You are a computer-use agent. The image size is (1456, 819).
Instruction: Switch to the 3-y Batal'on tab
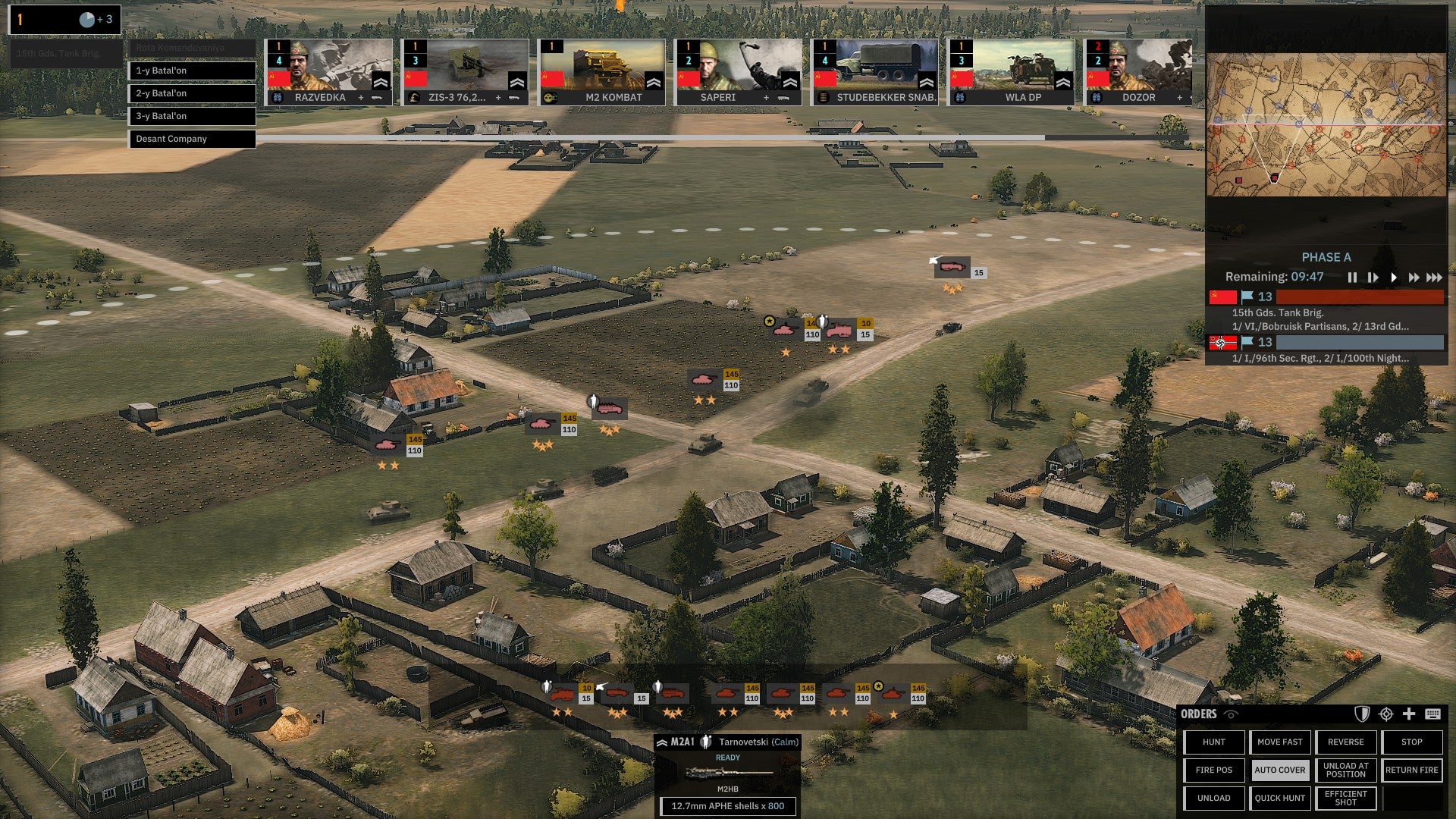coord(192,116)
